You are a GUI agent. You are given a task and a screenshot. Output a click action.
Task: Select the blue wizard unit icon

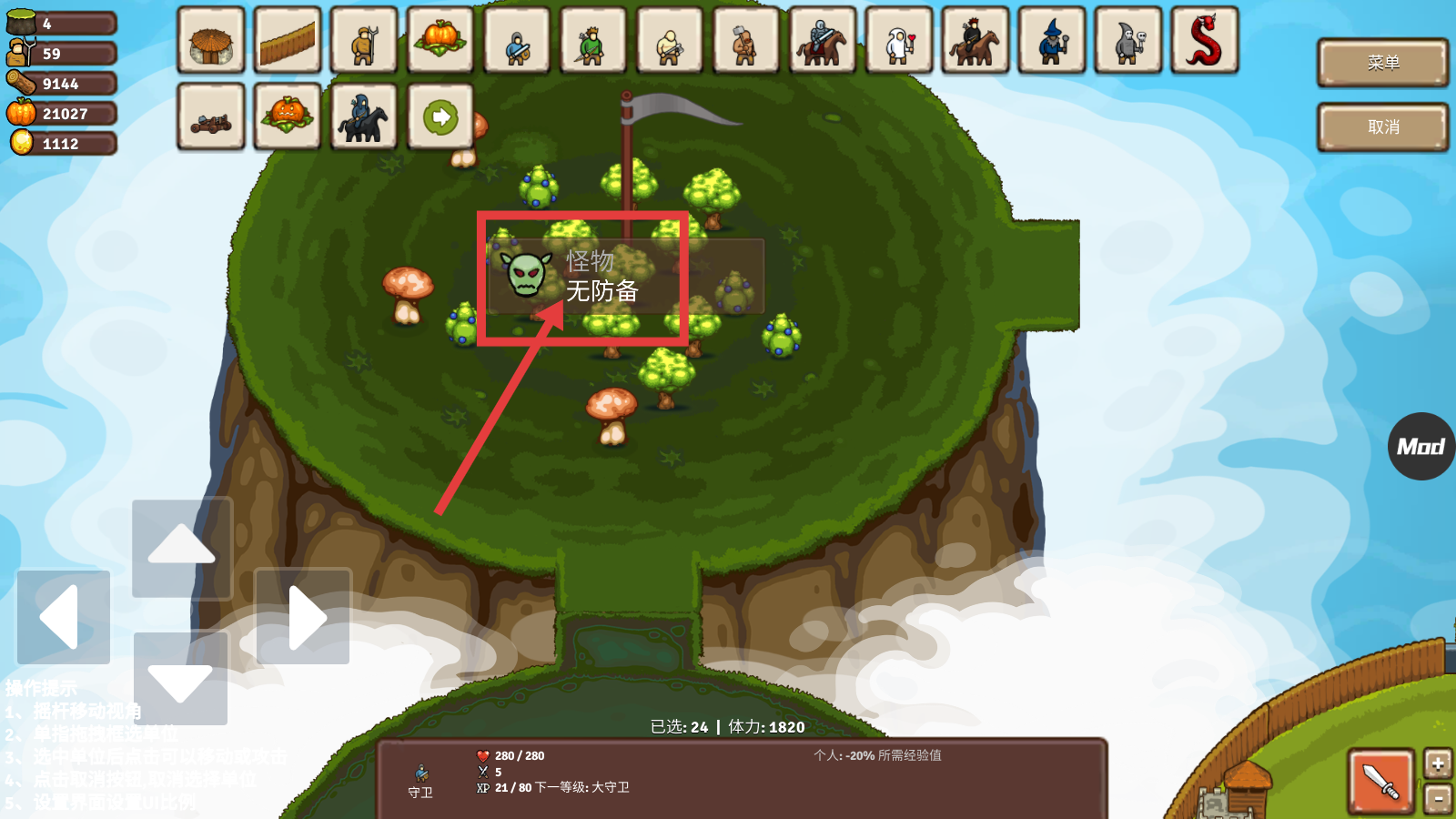[x=1052, y=41]
